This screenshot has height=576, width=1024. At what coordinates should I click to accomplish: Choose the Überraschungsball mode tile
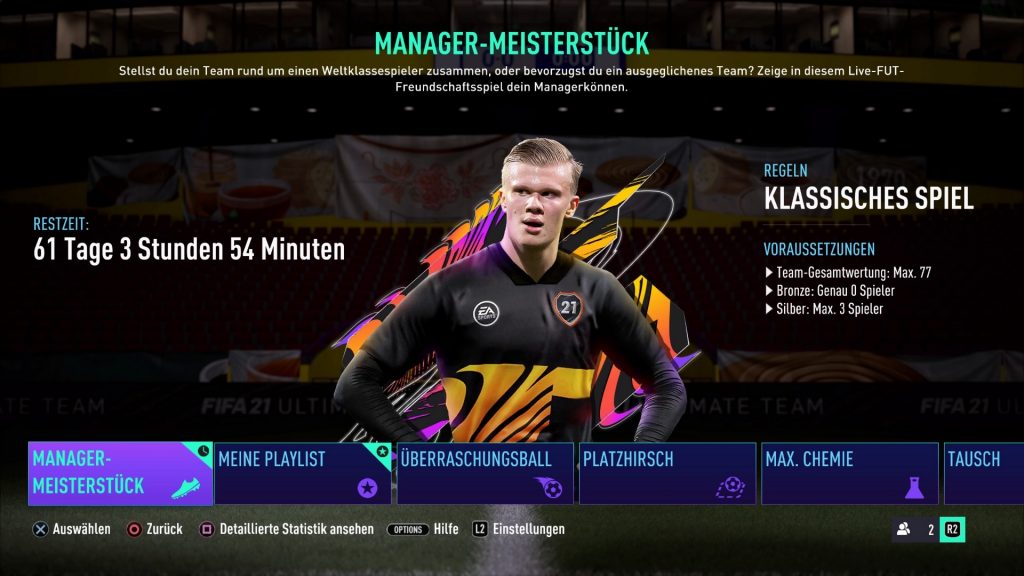point(485,473)
